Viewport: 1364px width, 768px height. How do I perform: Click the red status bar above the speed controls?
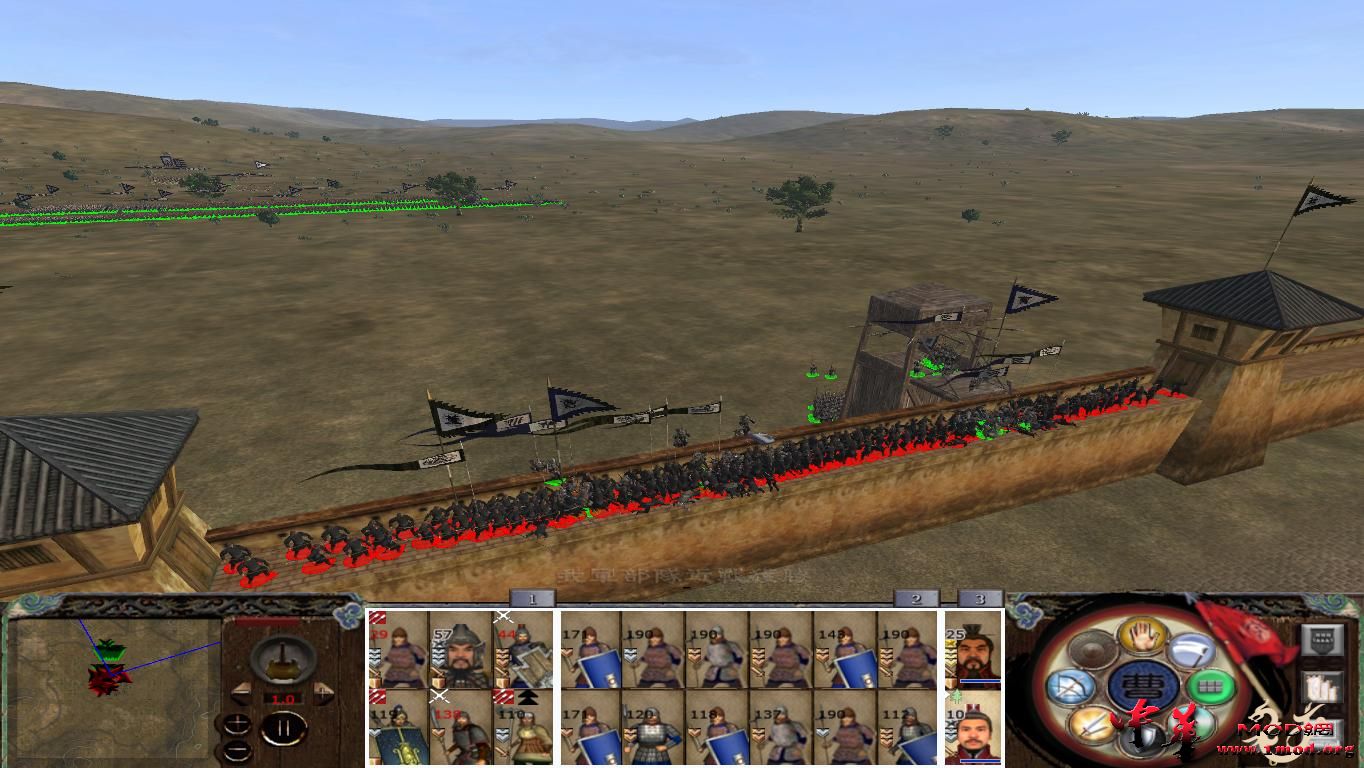pos(266,620)
